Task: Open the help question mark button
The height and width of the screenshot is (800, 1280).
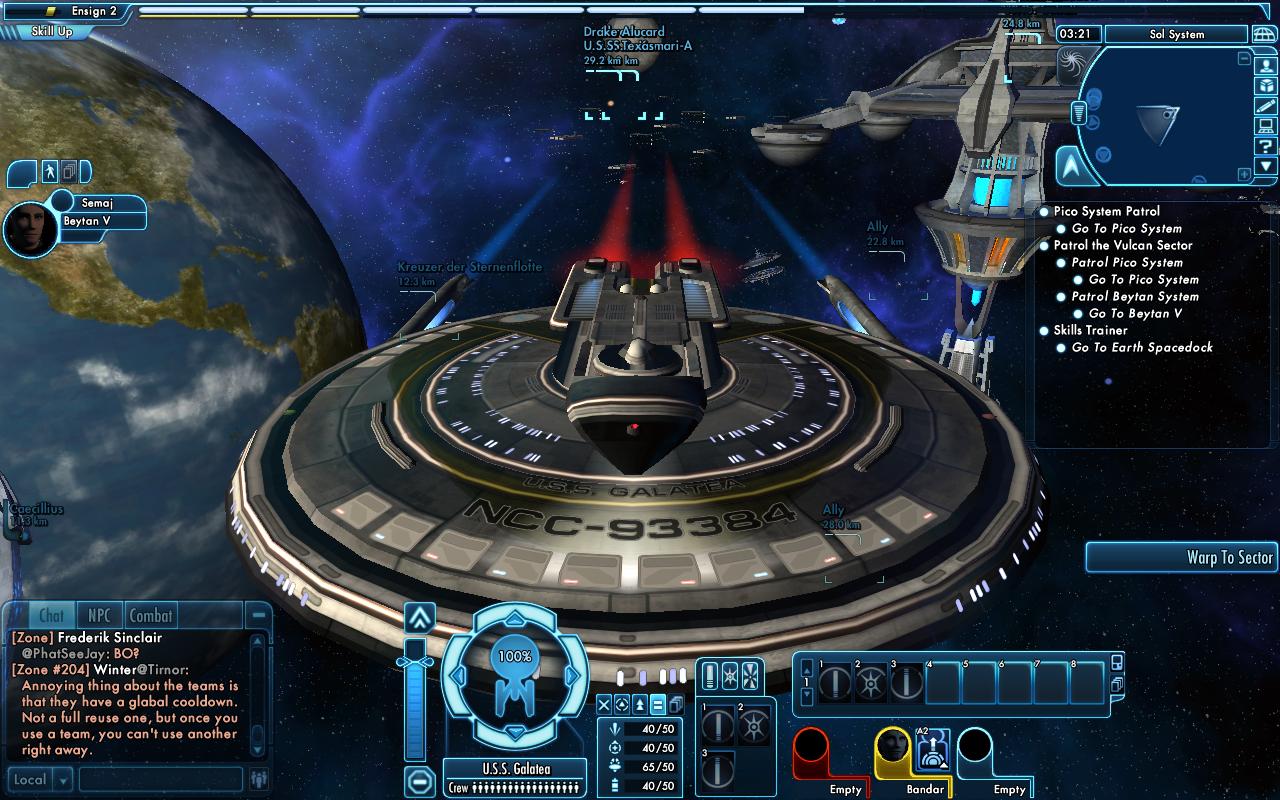Action: 1266,146
